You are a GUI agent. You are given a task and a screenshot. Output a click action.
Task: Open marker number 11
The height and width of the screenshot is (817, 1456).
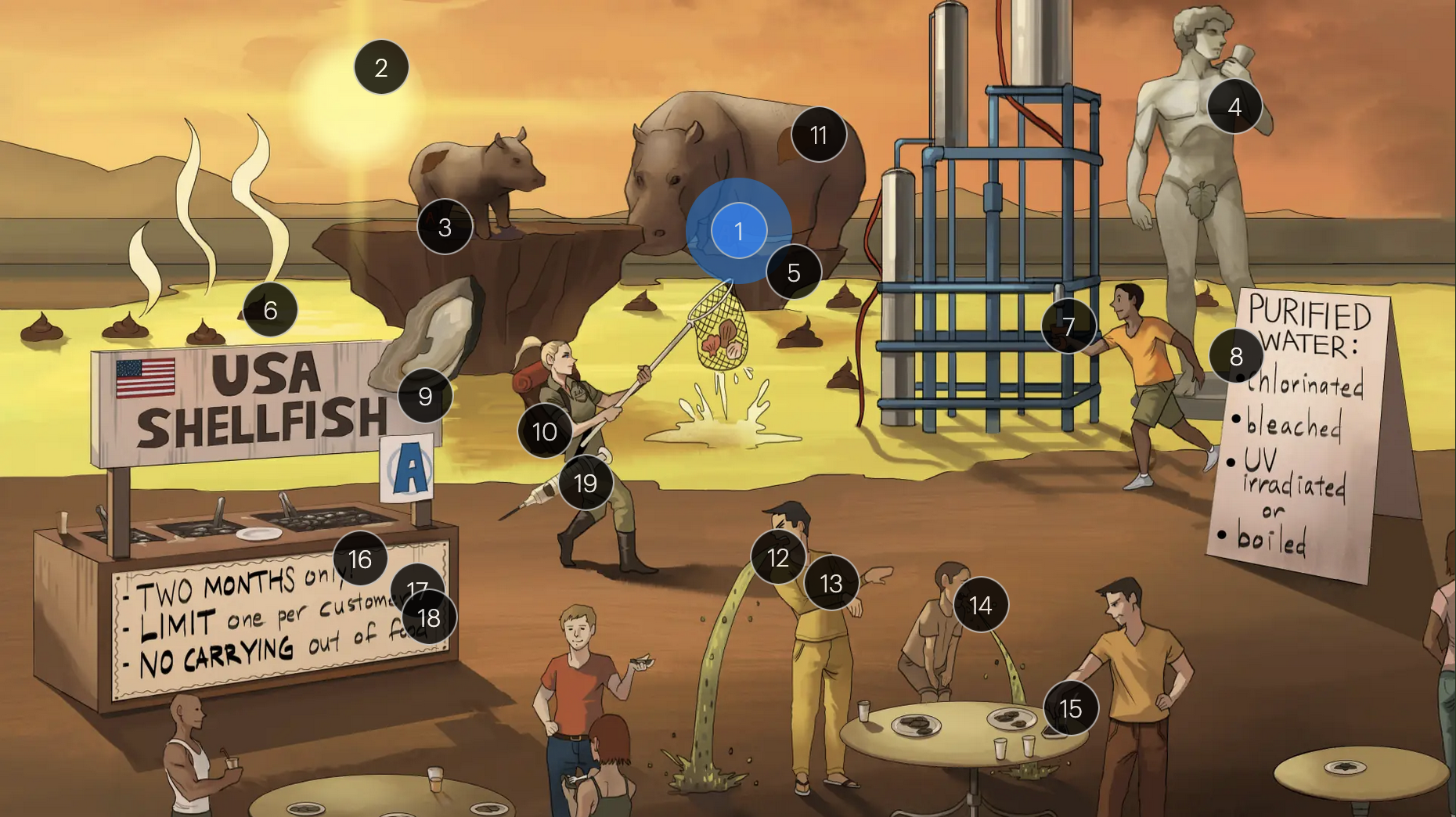[x=819, y=135]
